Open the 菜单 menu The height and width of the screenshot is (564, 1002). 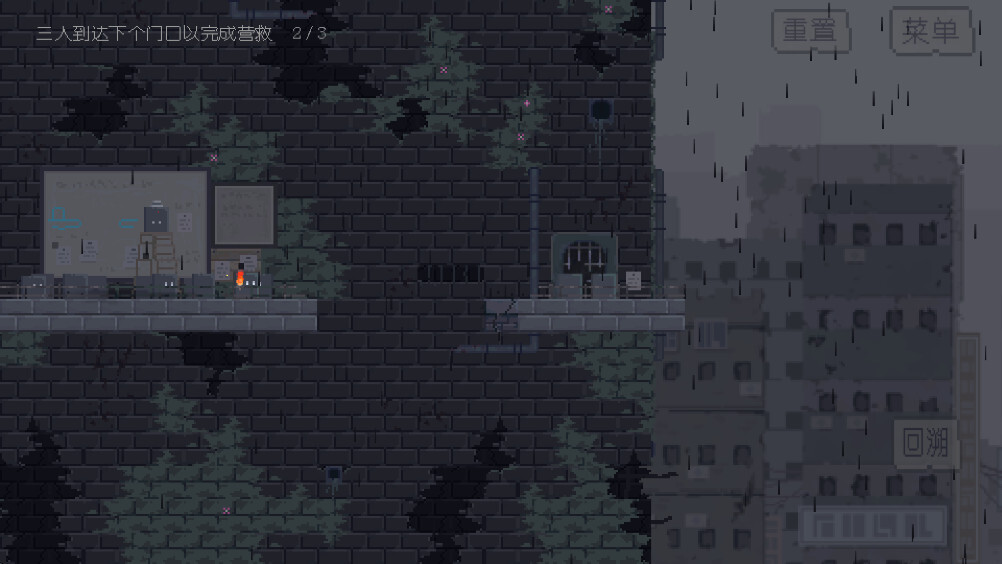[930, 31]
